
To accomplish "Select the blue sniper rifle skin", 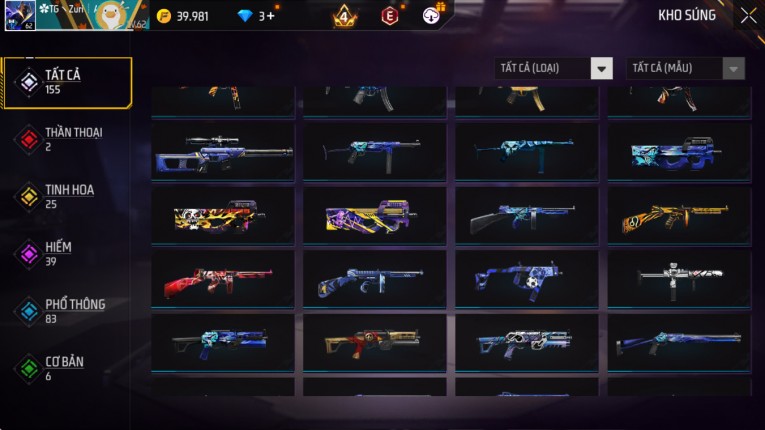I will pyautogui.click(x=223, y=152).
